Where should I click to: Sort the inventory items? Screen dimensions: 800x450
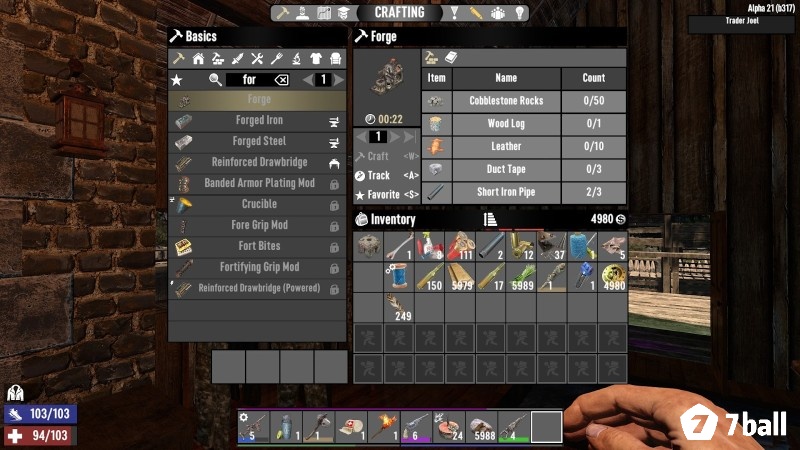(x=490, y=220)
